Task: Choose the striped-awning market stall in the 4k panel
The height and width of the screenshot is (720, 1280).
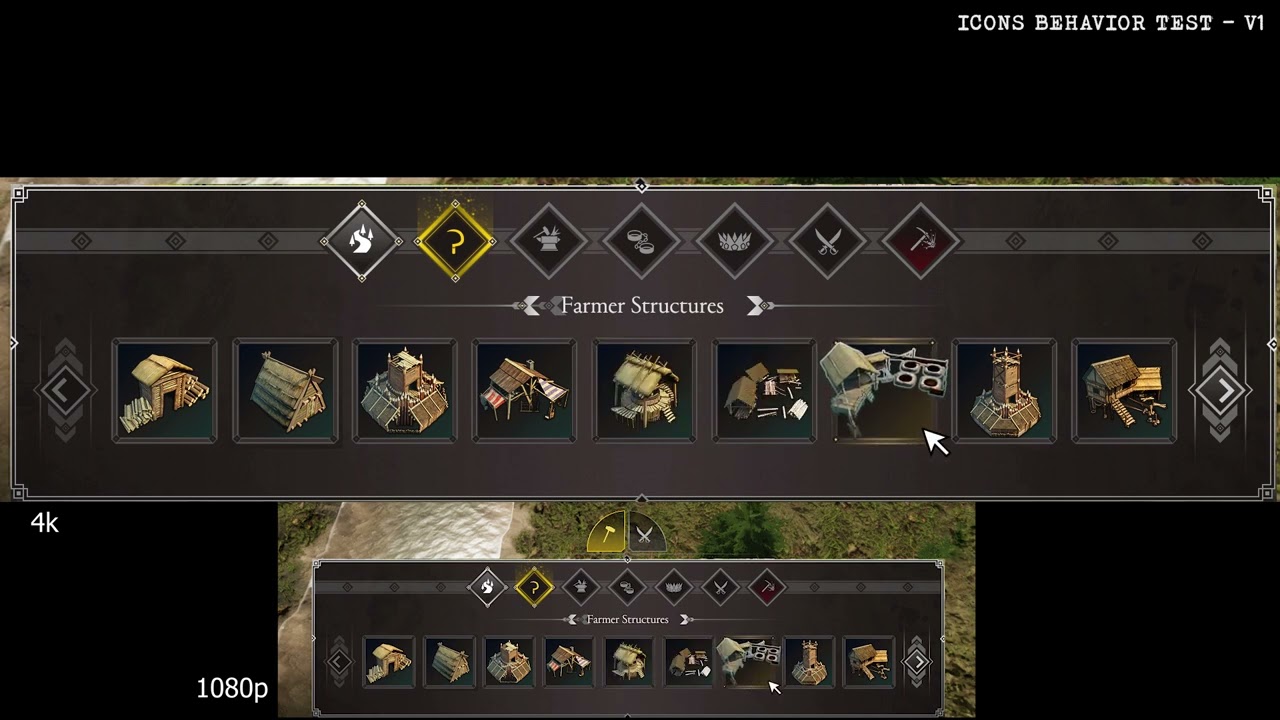Action: click(x=525, y=391)
